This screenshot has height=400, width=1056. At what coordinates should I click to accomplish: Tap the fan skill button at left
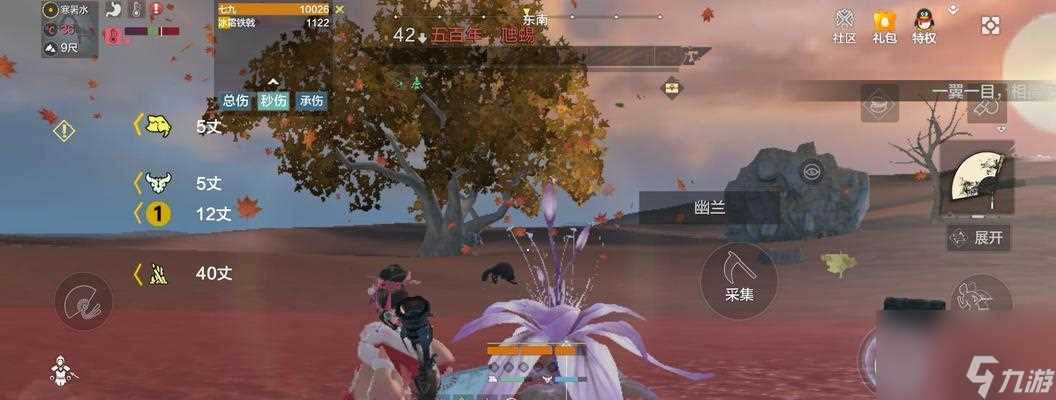(x=83, y=300)
